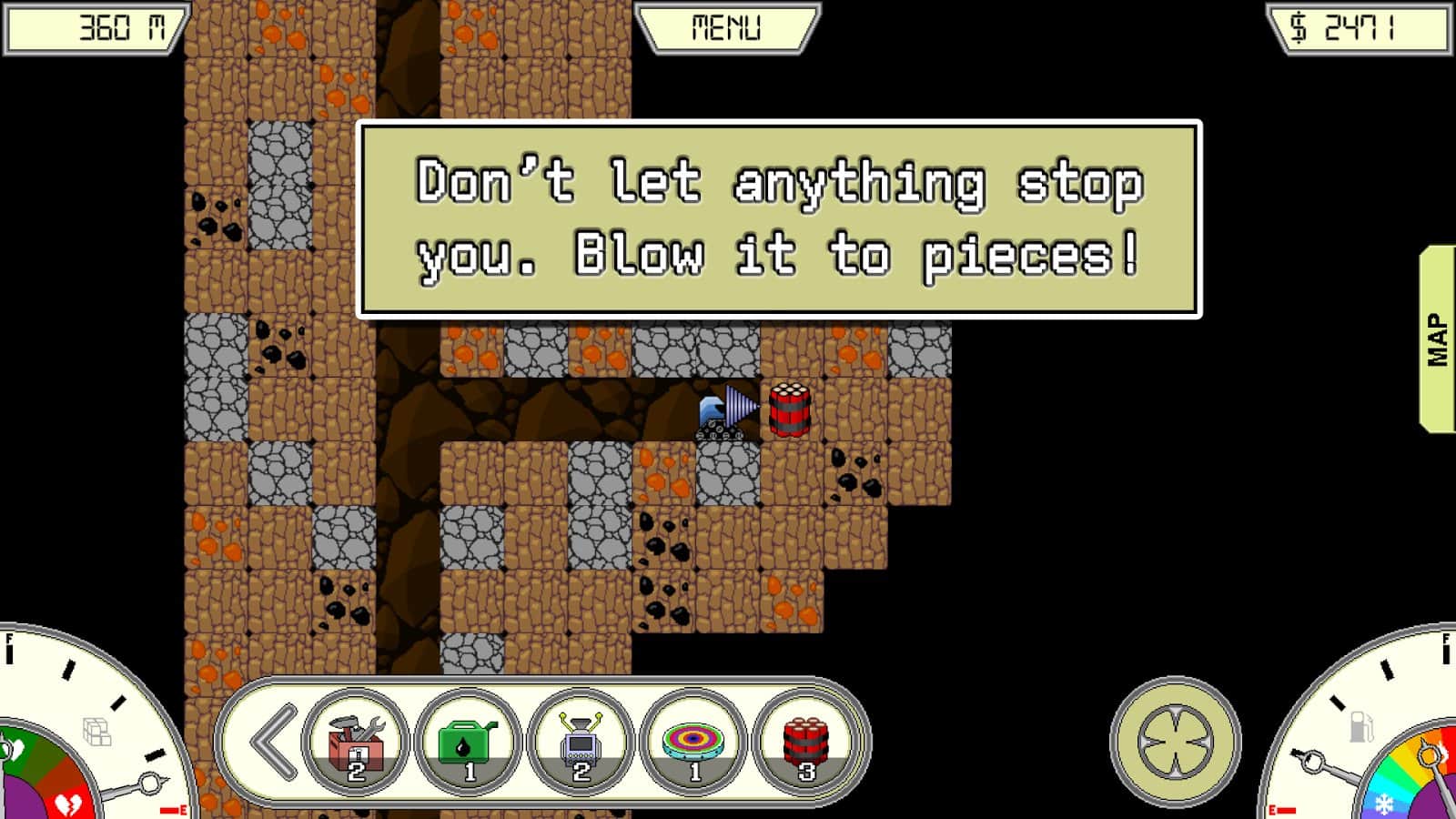Select the dynamite bundle in the item bar
Screen dimensions: 1456x819
[x=806, y=743]
